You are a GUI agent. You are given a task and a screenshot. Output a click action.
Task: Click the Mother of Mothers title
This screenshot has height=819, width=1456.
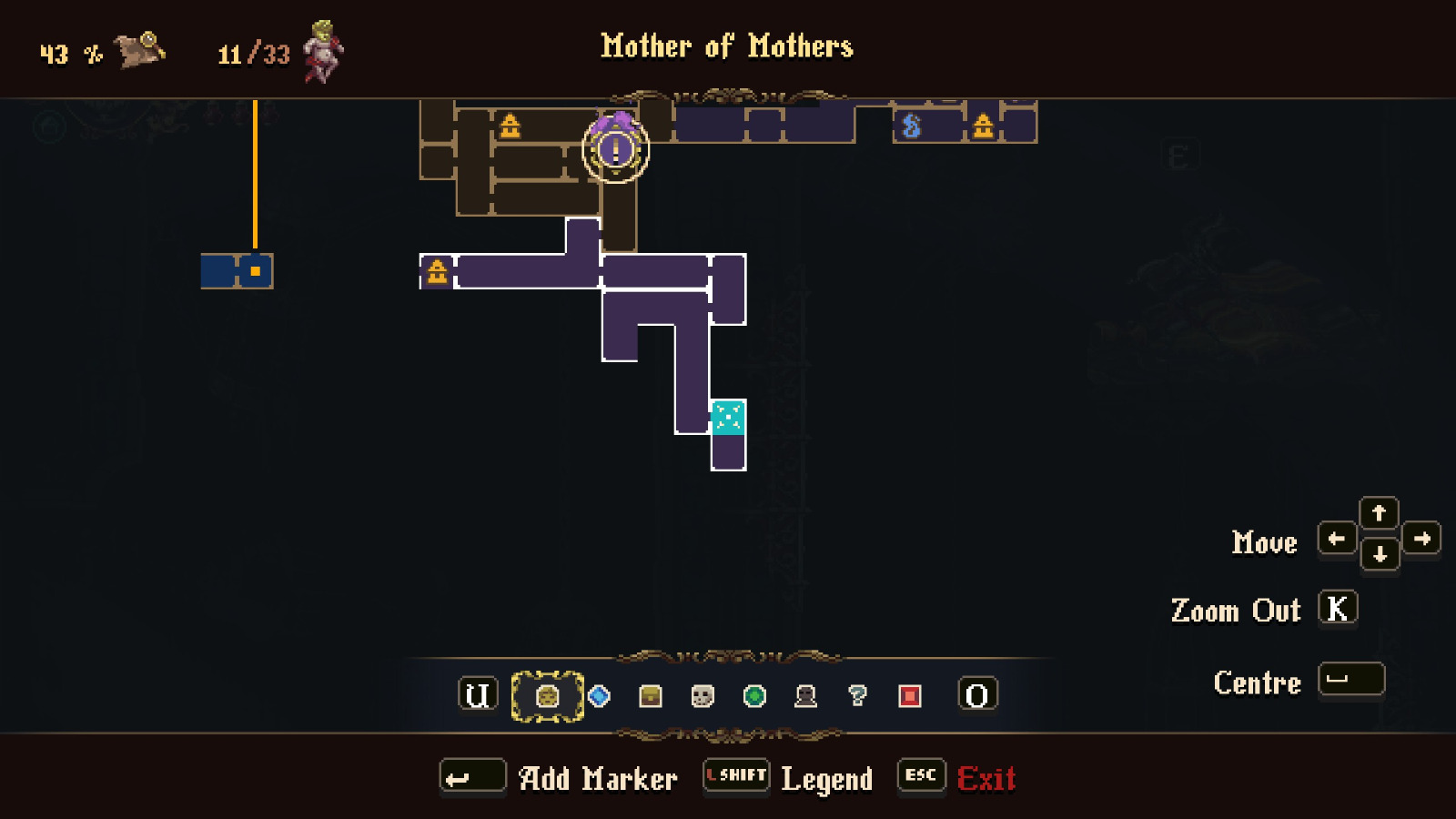726,46
